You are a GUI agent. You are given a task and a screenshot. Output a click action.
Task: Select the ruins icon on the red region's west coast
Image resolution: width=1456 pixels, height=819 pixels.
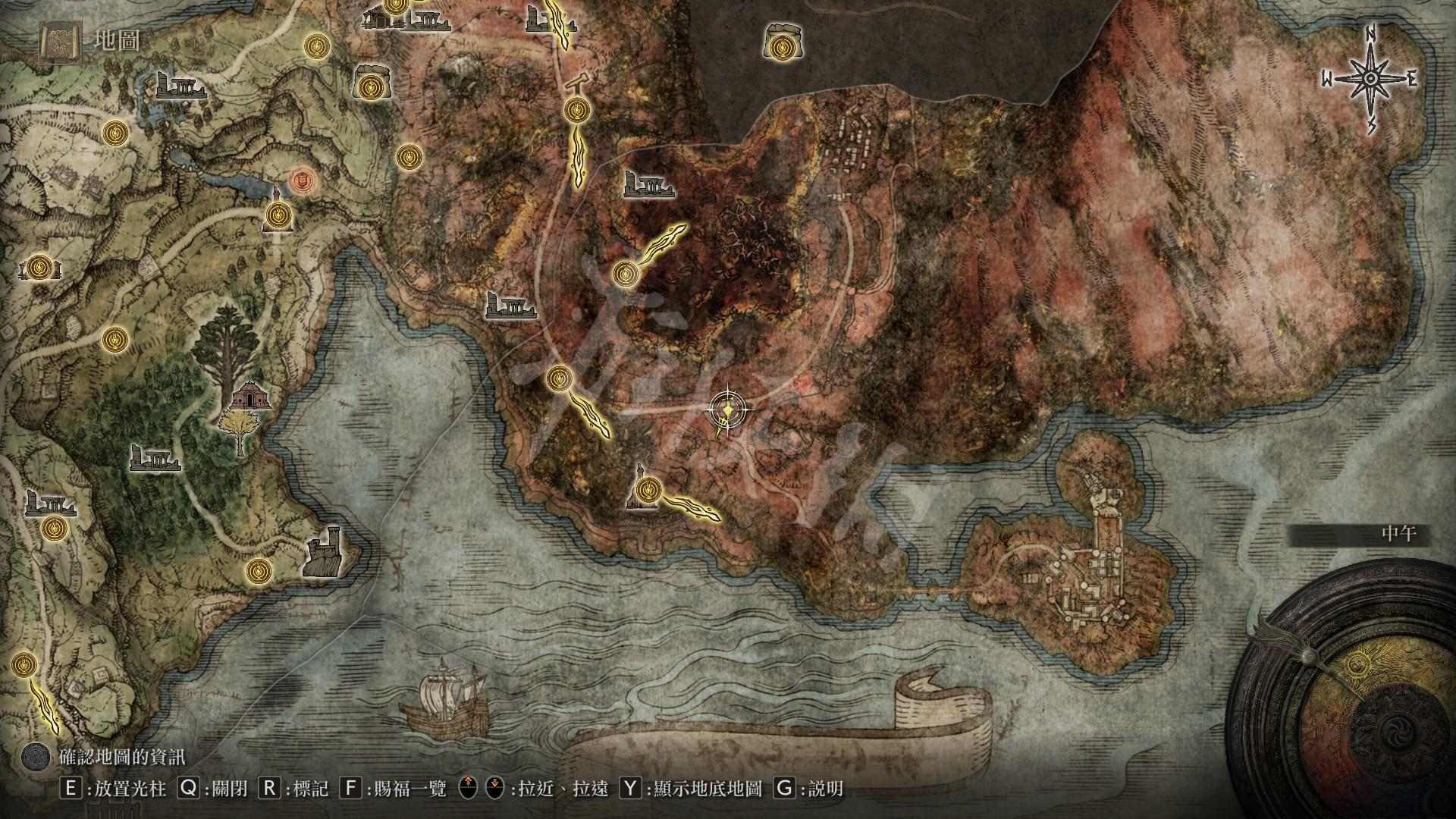(x=510, y=304)
